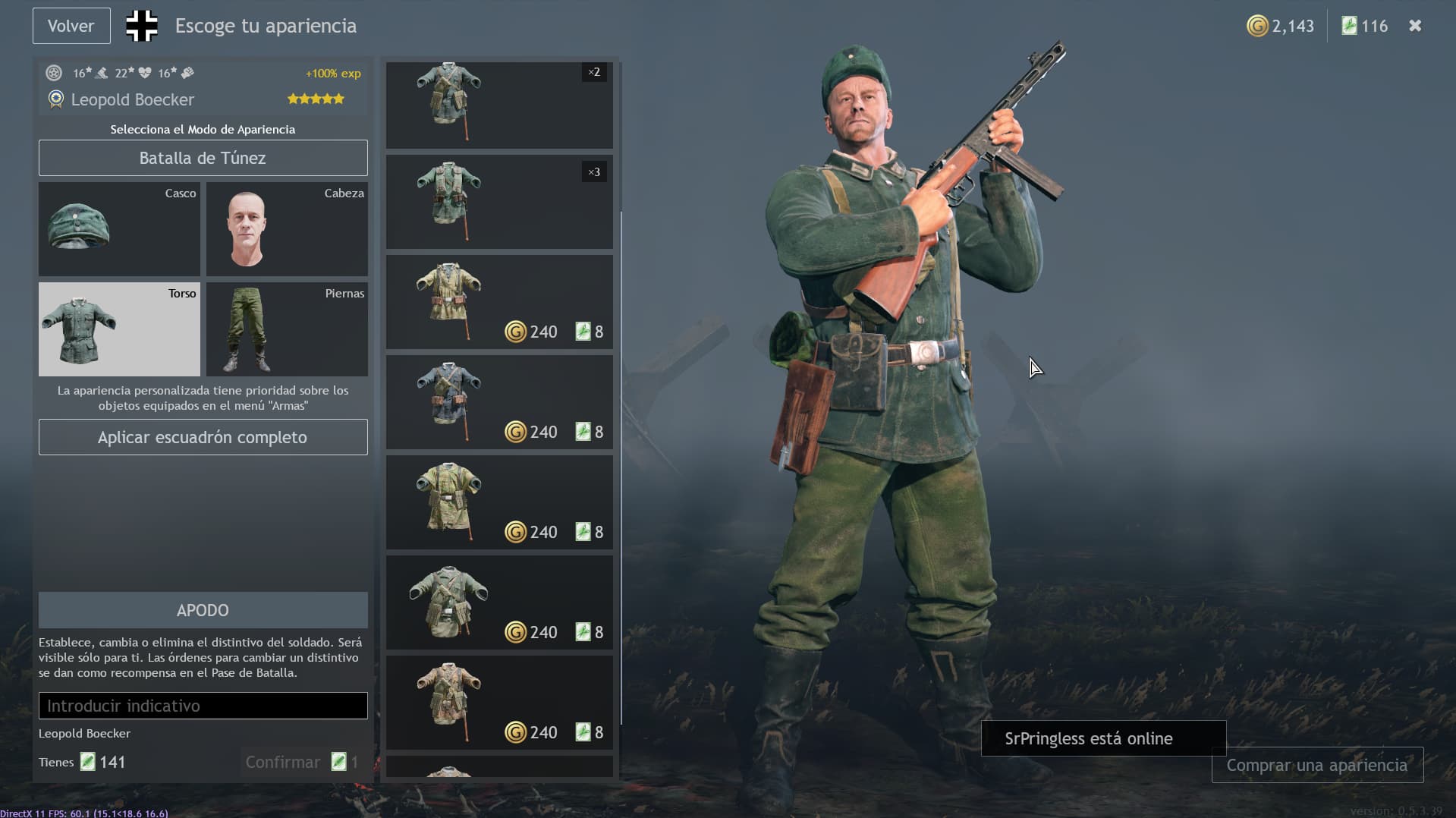Click the vitality heart stat icon
This screenshot has height=818, width=1456.
(x=146, y=74)
